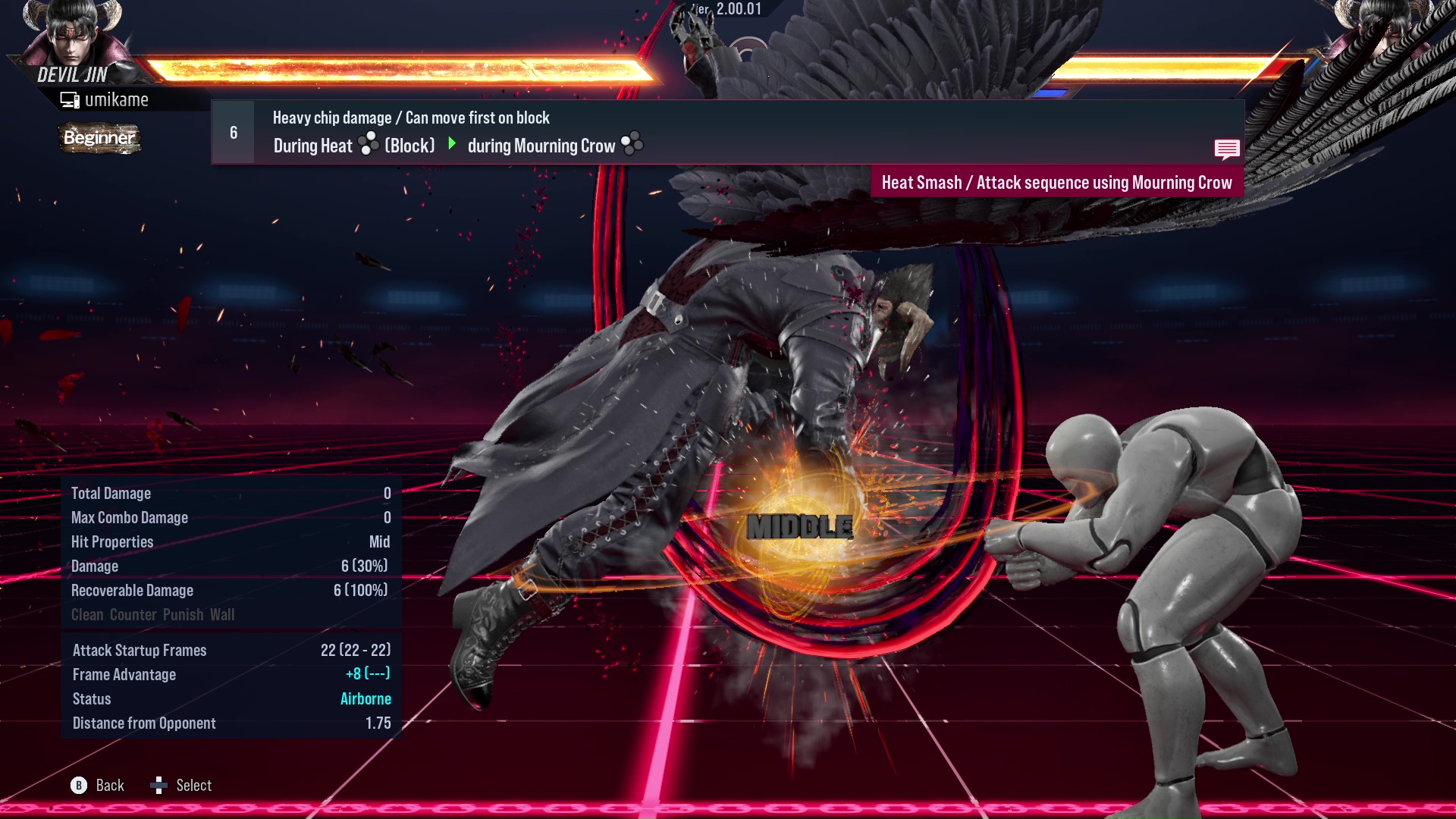Click the umikame player name
This screenshot has width=1456, height=819.
118,99
